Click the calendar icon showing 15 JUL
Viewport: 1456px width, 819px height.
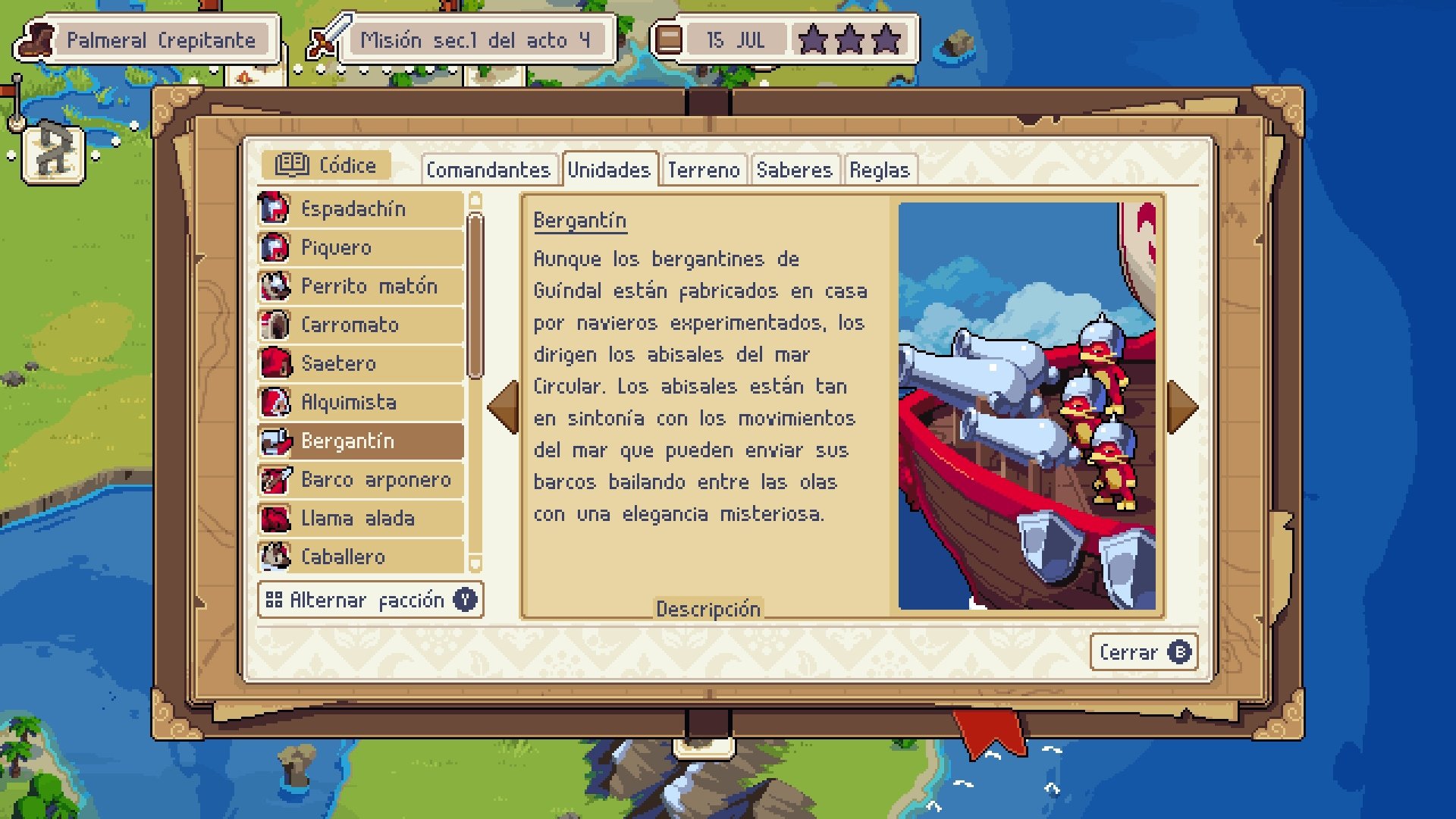point(670,39)
